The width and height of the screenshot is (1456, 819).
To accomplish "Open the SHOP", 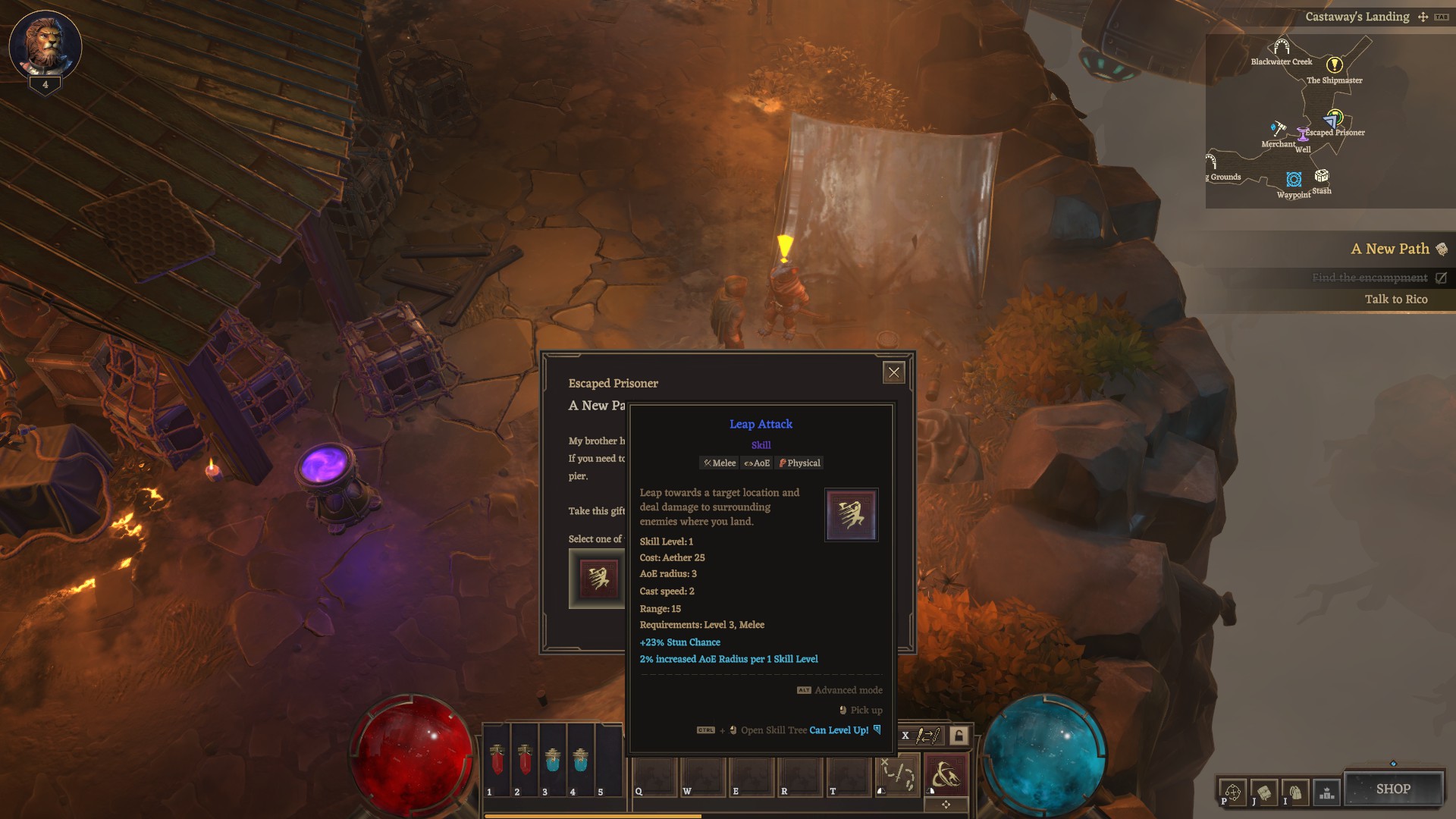I will pos(1393,789).
